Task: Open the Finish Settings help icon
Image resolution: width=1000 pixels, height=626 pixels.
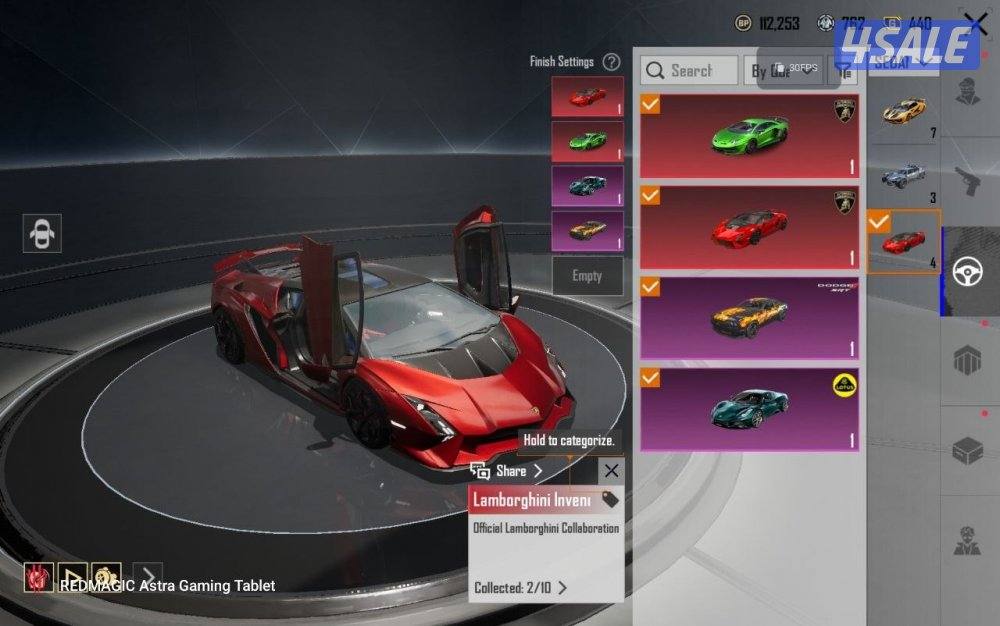Action: click(x=611, y=62)
